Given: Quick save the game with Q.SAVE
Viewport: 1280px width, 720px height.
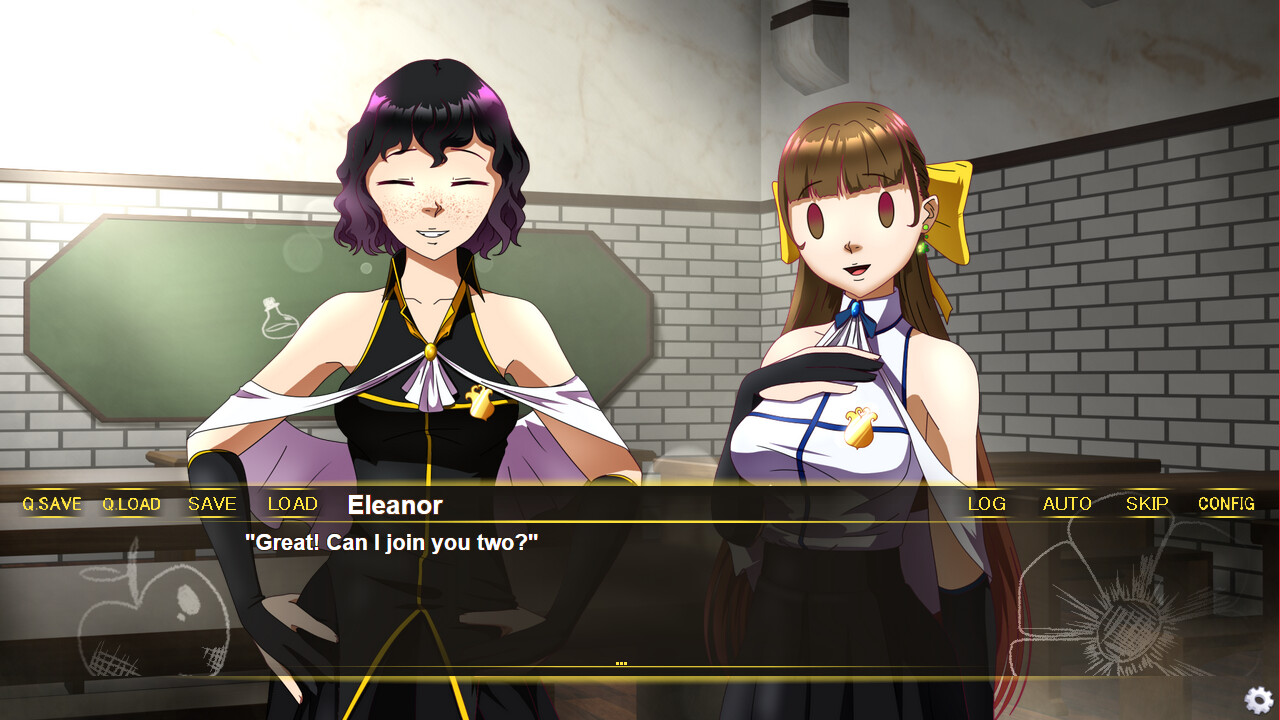Looking at the screenshot, I should point(50,504).
